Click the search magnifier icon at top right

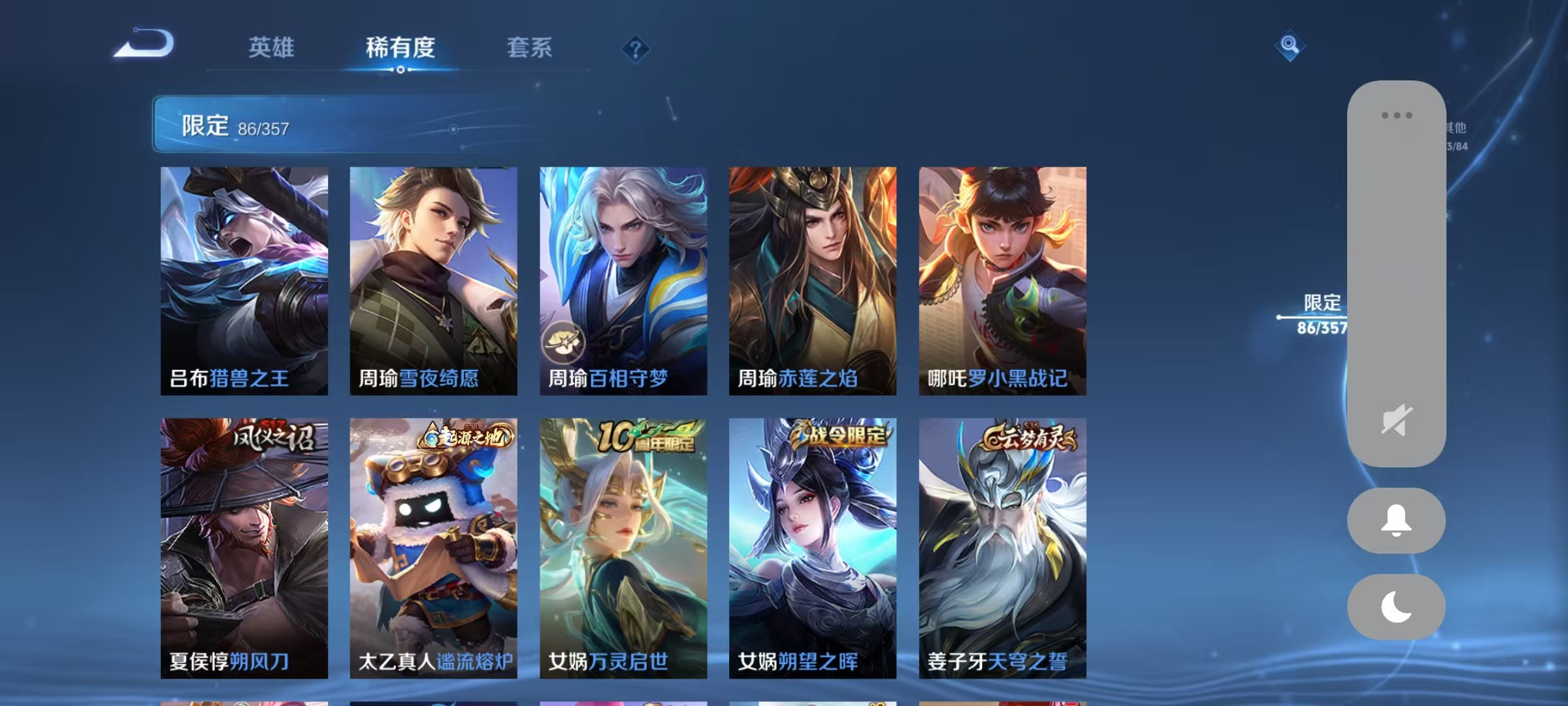[1288, 44]
